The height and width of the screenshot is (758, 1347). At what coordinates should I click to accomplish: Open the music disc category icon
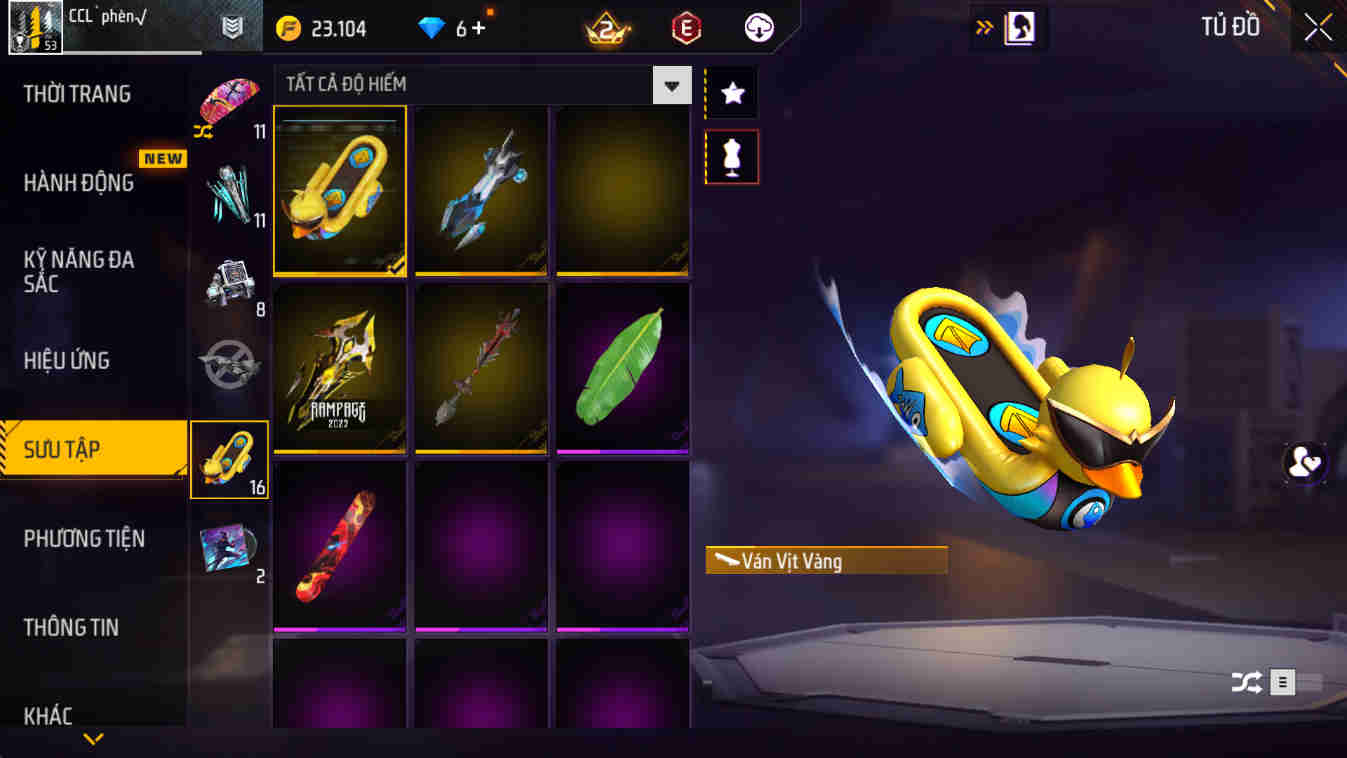pyautogui.click(x=230, y=548)
